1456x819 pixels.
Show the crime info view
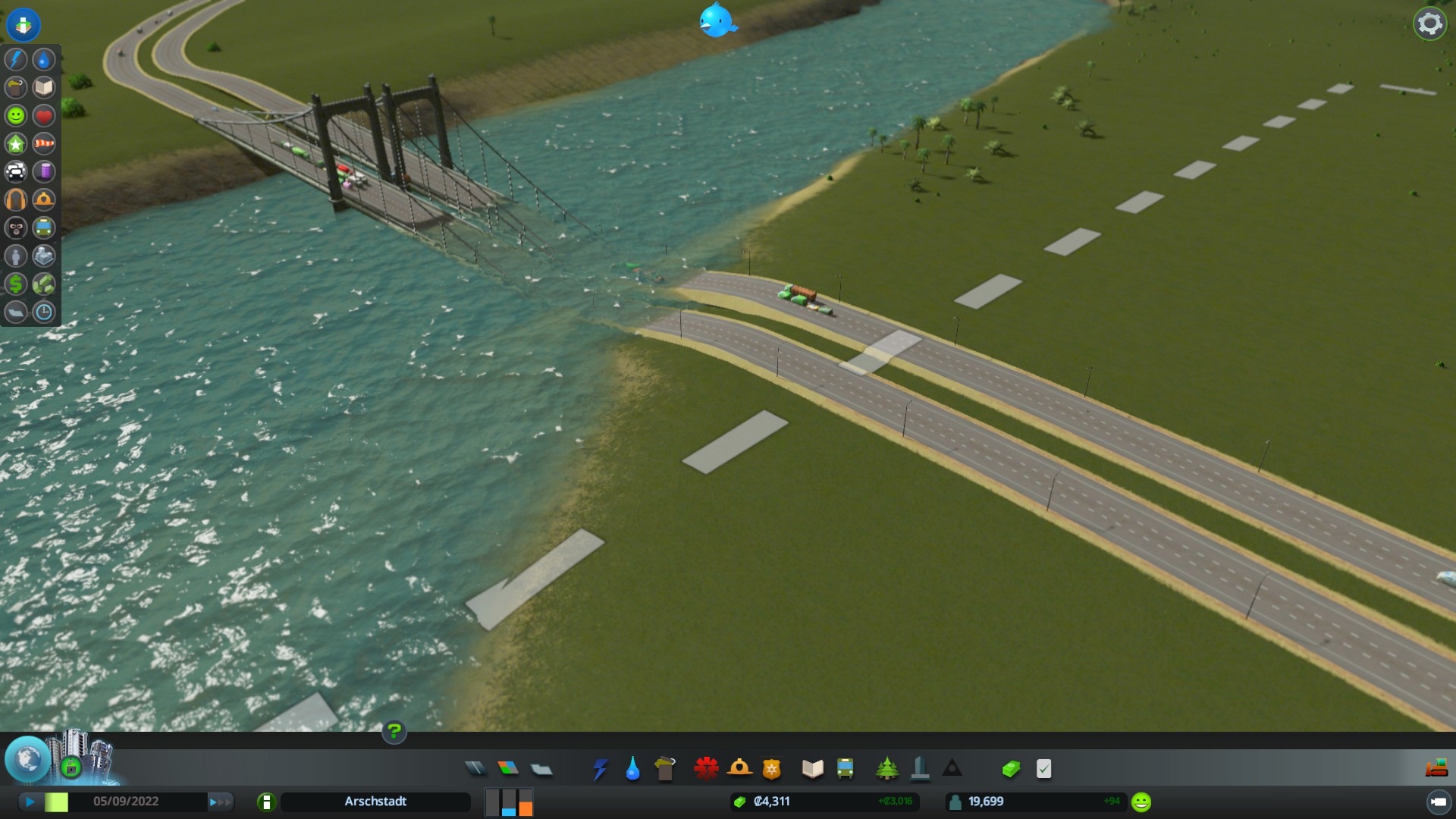[16, 227]
